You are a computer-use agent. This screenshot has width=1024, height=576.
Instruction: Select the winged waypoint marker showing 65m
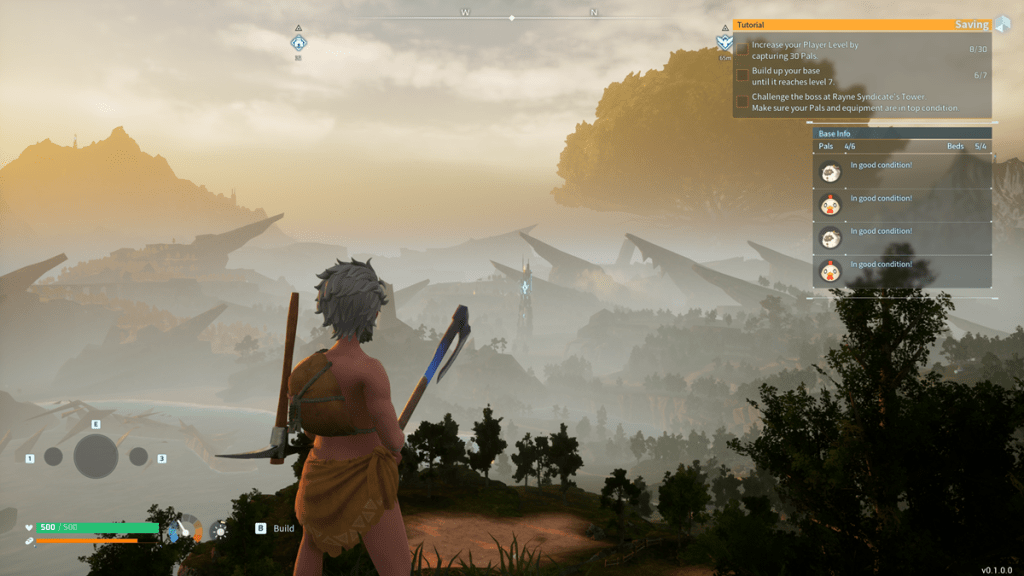pos(725,43)
